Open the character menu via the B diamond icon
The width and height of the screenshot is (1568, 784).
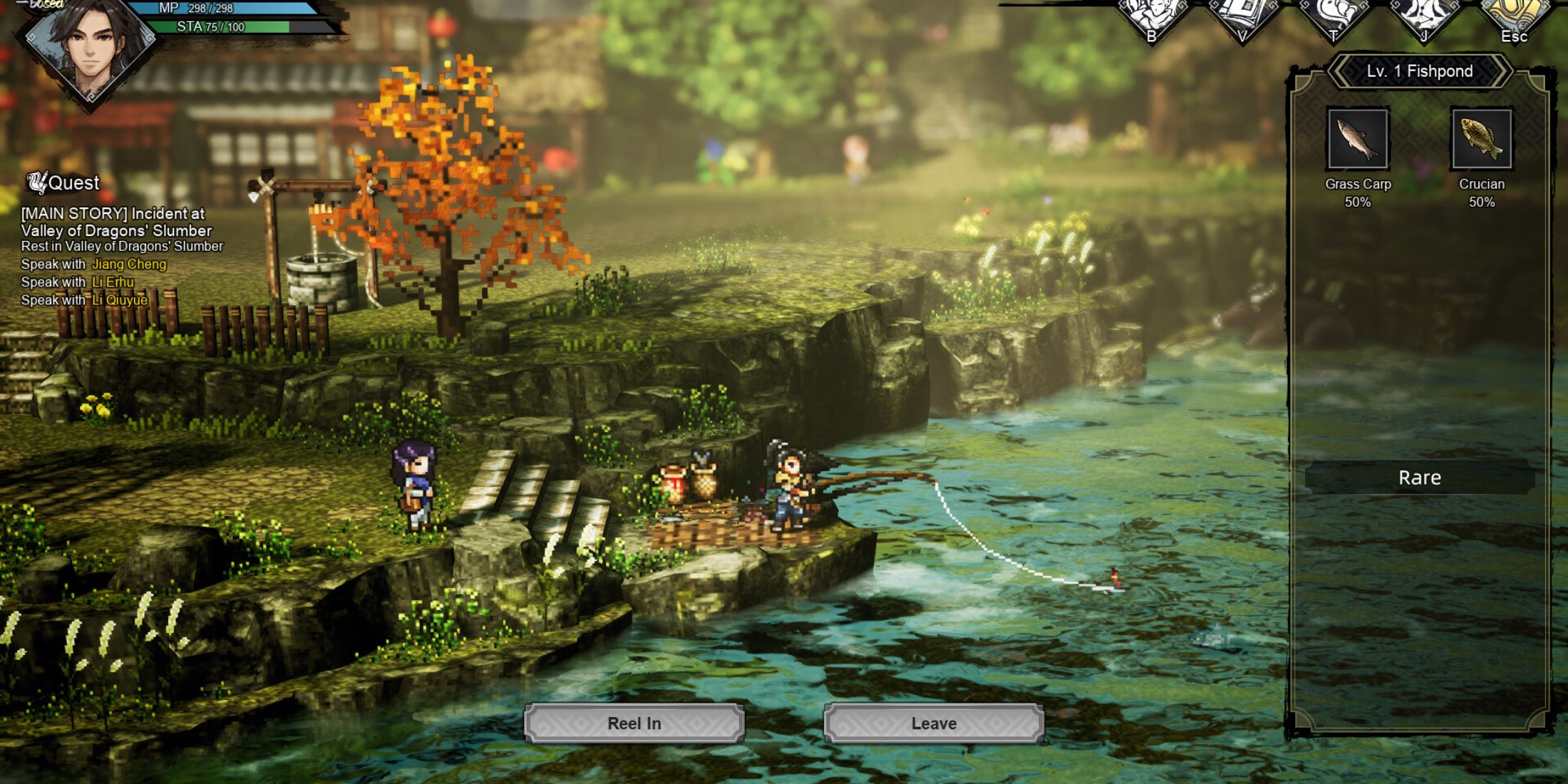(x=1151, y=13)
